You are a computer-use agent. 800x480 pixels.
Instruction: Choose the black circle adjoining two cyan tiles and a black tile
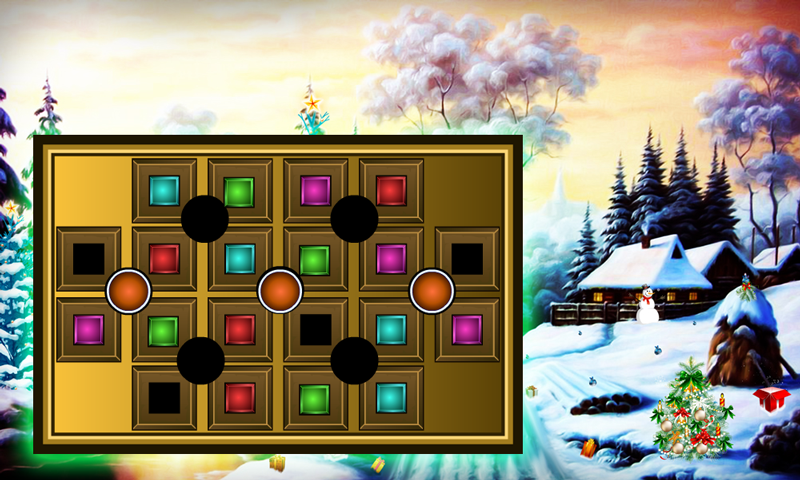(354, 360)
